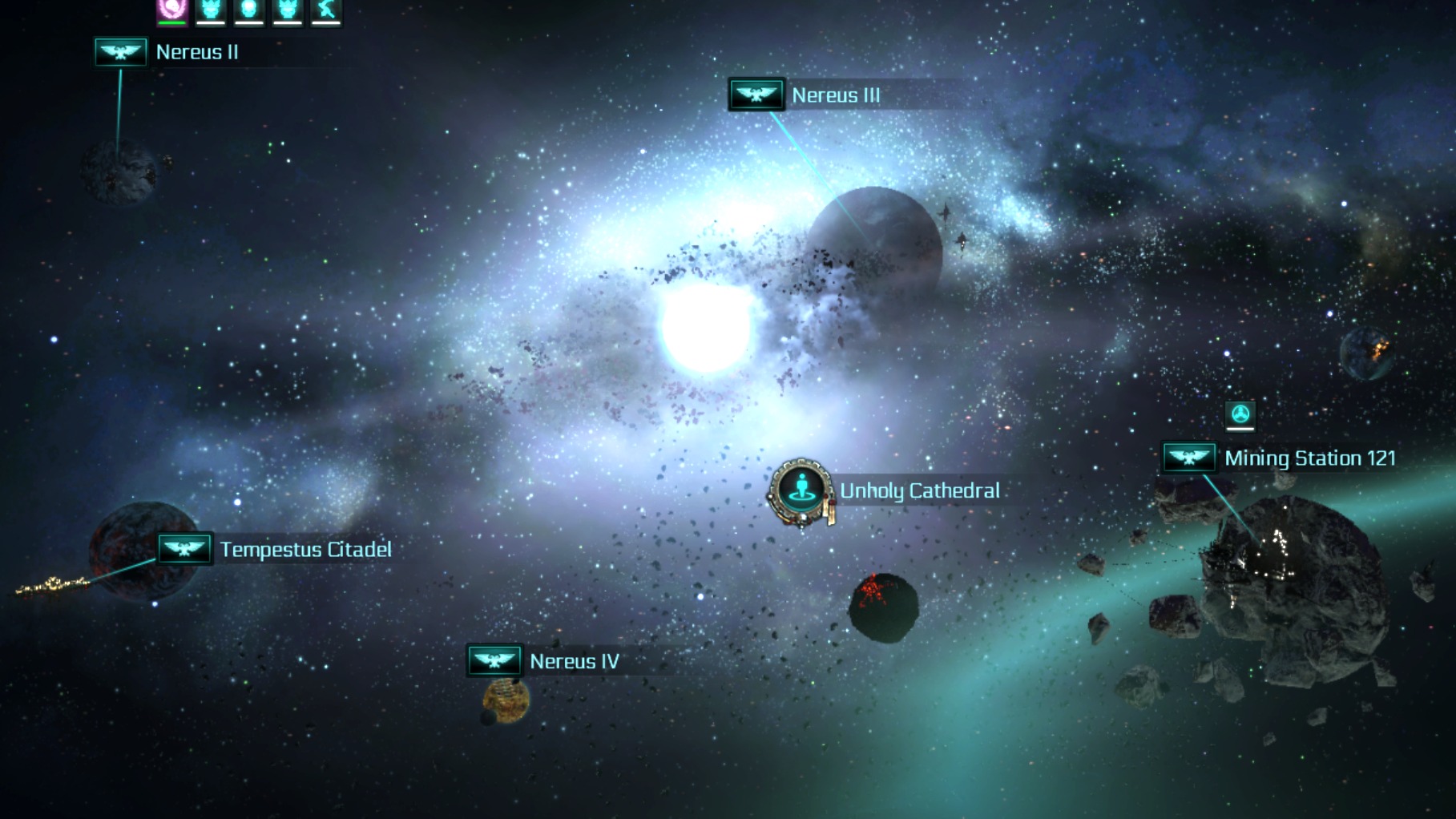Click the running figure icon above Nereus II

[x=326, y=10]
